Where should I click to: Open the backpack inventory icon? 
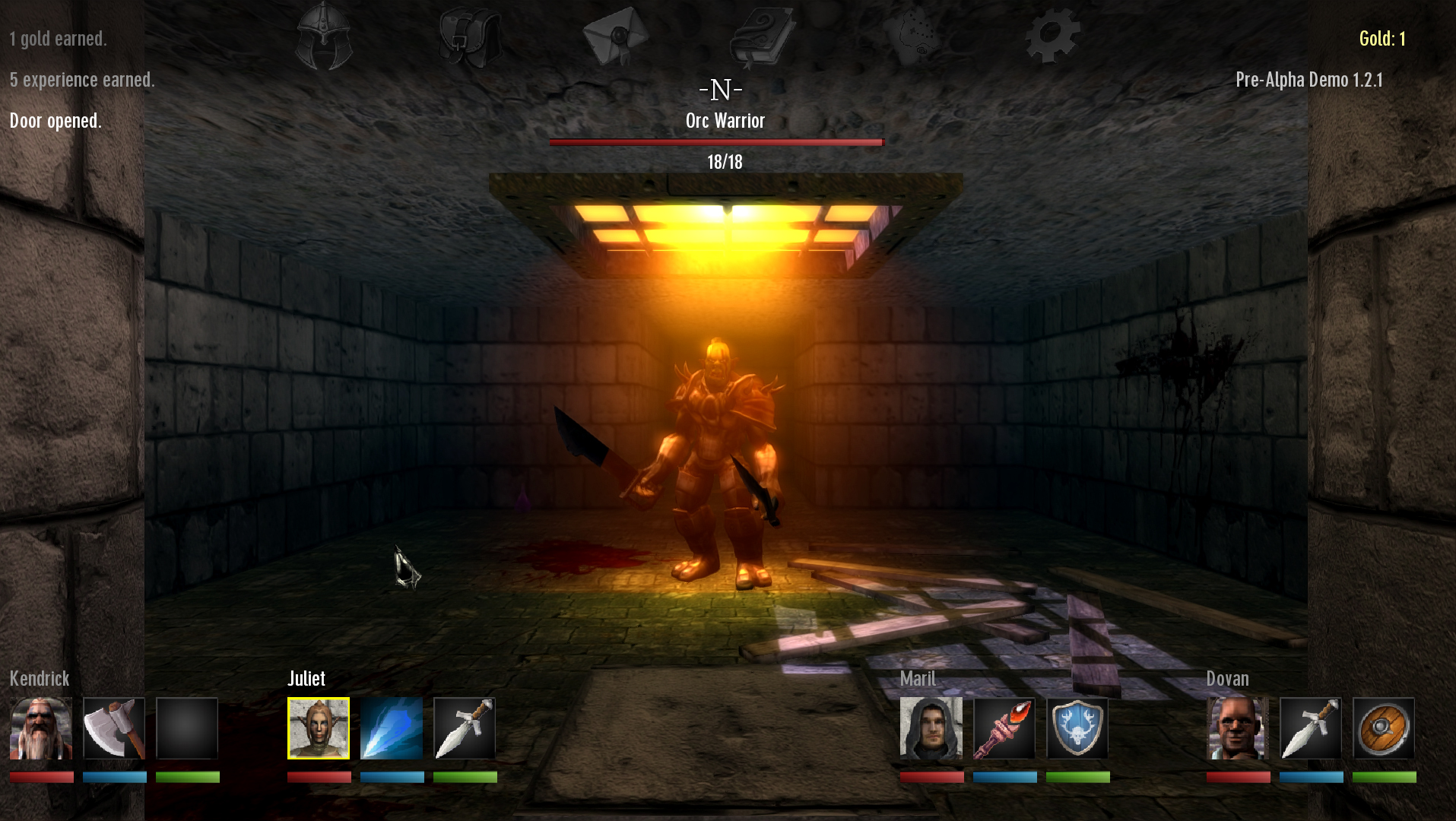[x=470, y=36]
